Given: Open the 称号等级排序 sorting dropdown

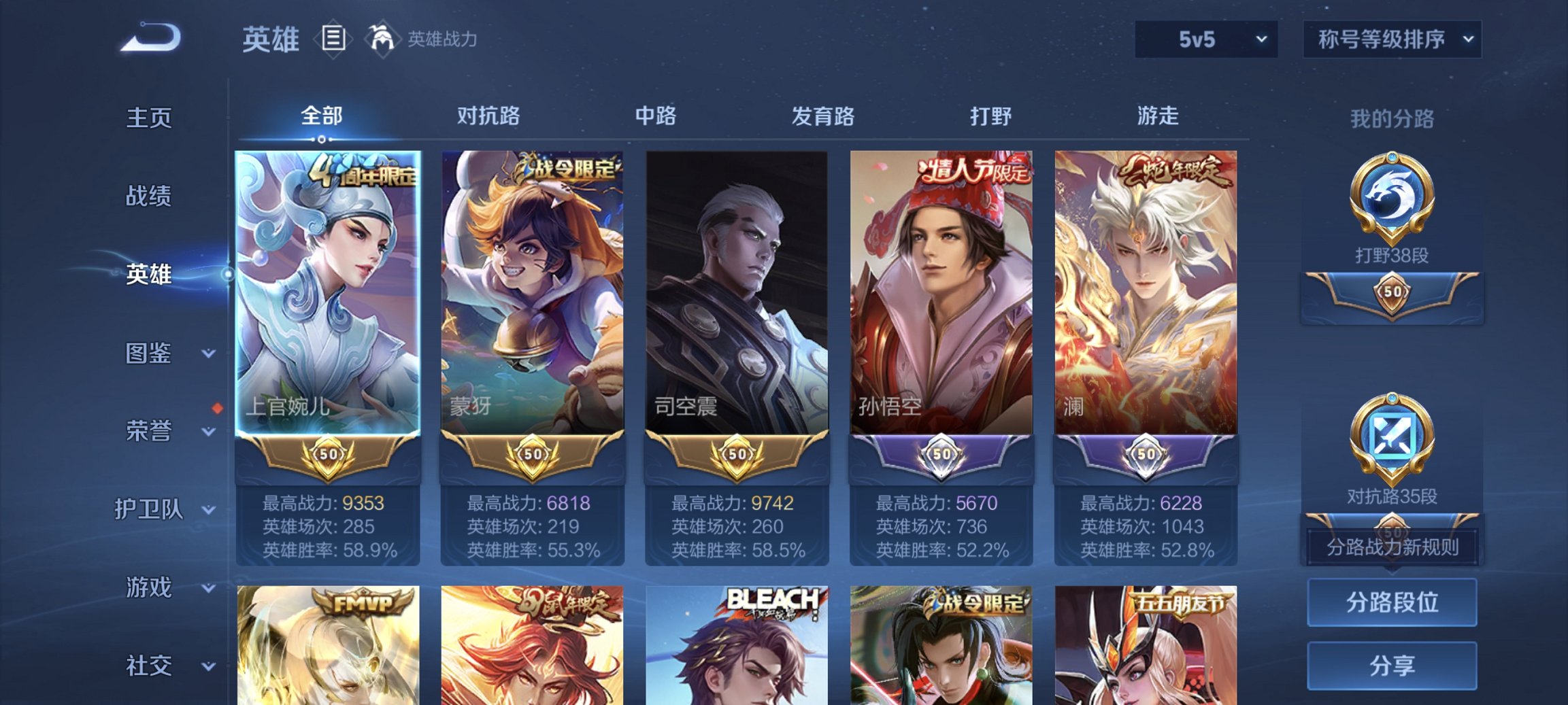Looking at the screenshot, I should click(1392, 39).
